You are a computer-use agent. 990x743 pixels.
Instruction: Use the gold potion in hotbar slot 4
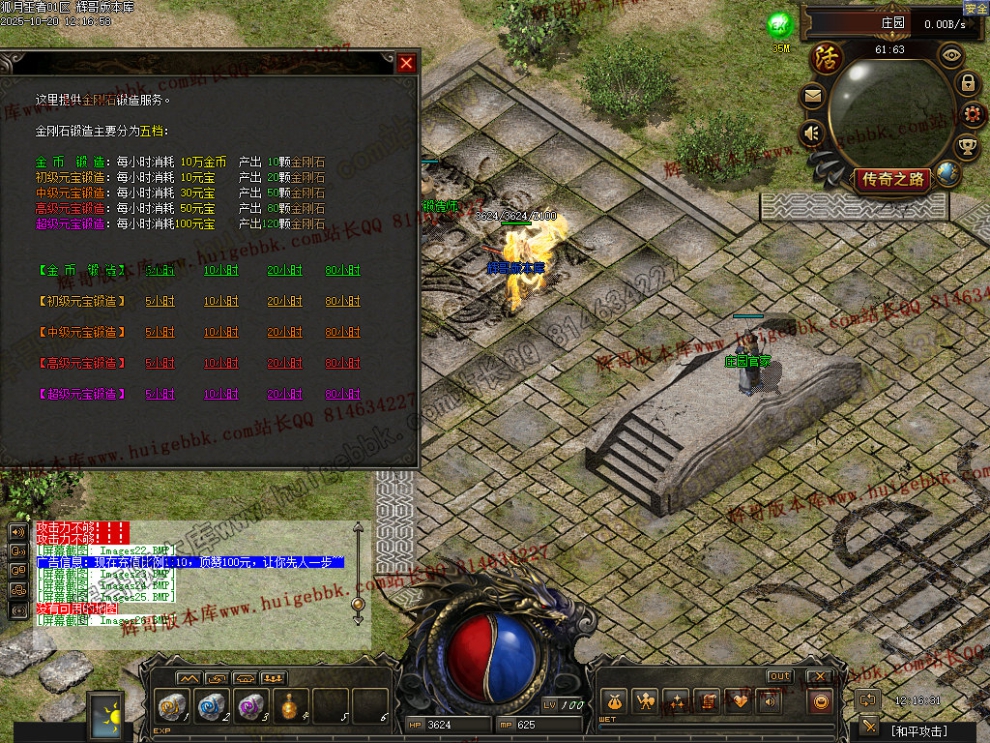coord(291,706)
